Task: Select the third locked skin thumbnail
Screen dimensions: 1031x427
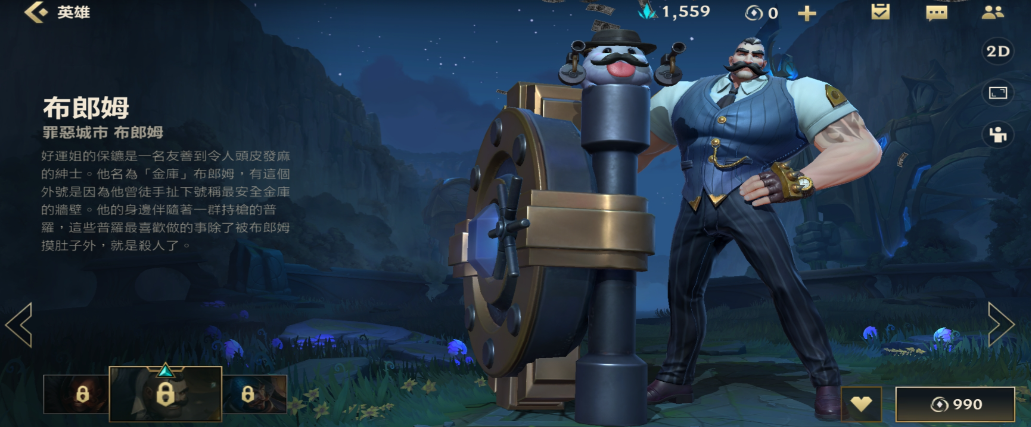Action: click(254, 394)
